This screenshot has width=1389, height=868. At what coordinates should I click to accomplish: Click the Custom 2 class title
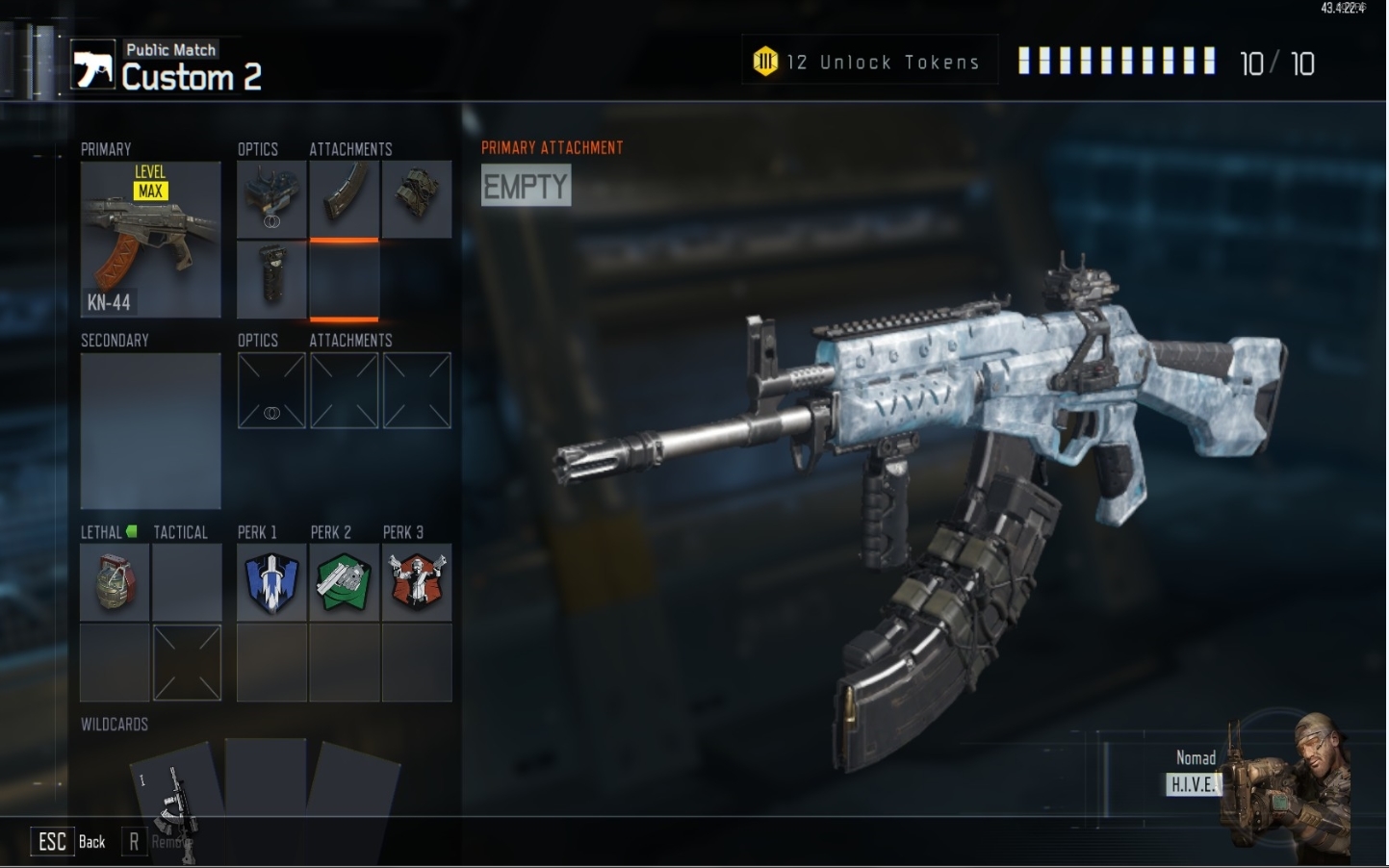coord(191,77)
